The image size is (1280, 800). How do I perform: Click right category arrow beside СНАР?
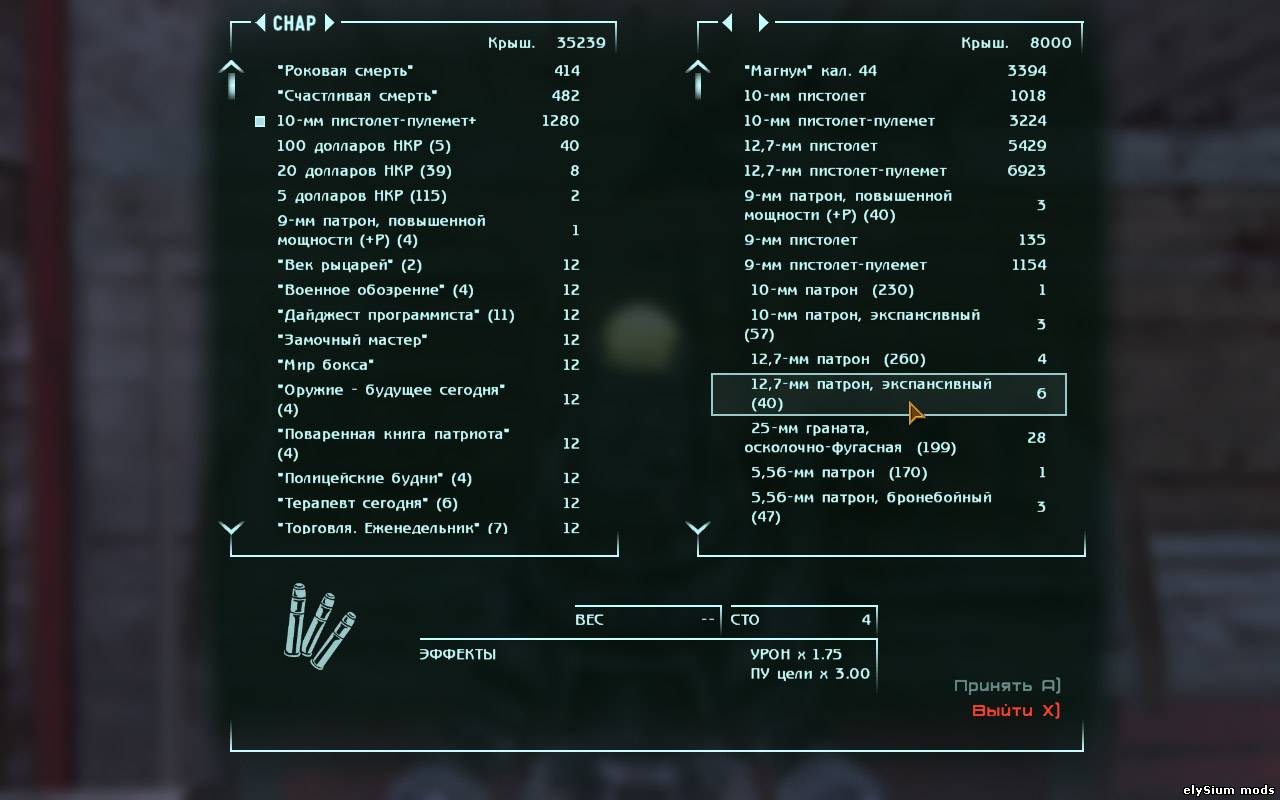point(329,23)
